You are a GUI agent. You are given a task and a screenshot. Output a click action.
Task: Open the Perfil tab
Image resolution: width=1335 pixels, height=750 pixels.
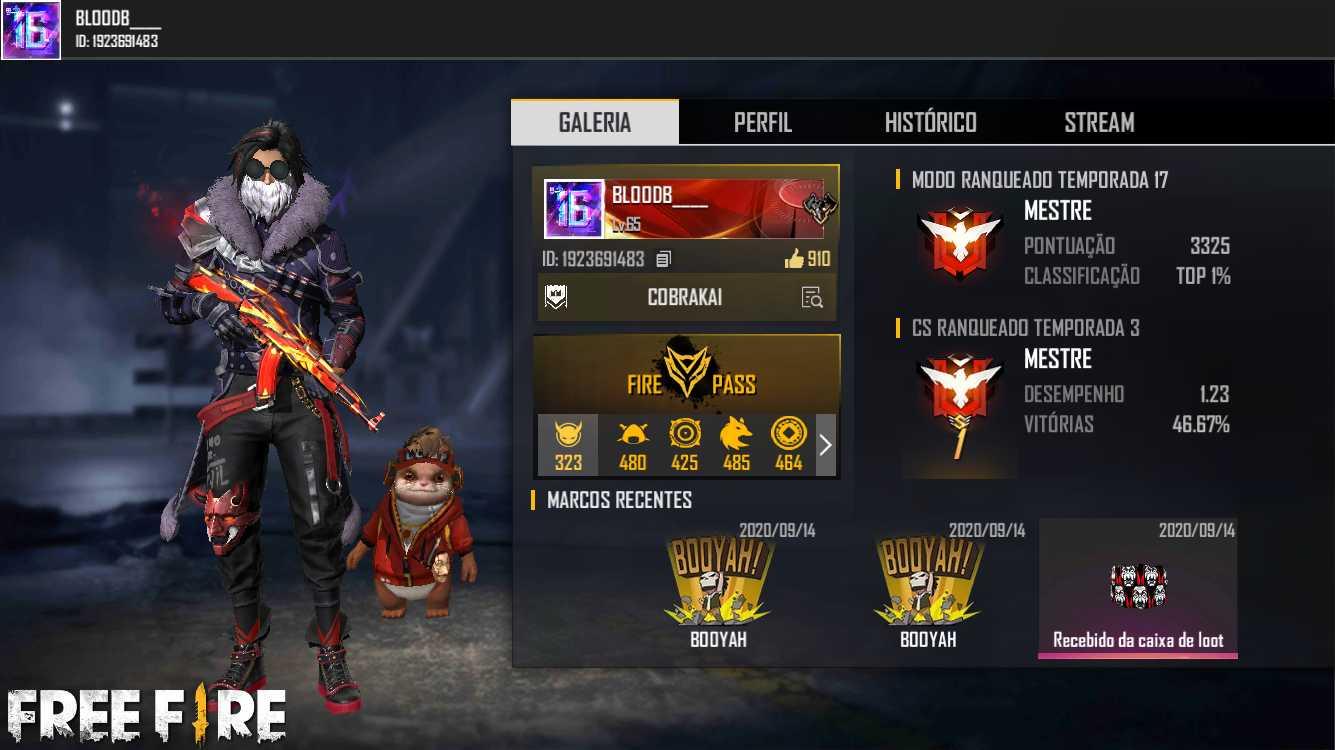[x=762, y=122]
